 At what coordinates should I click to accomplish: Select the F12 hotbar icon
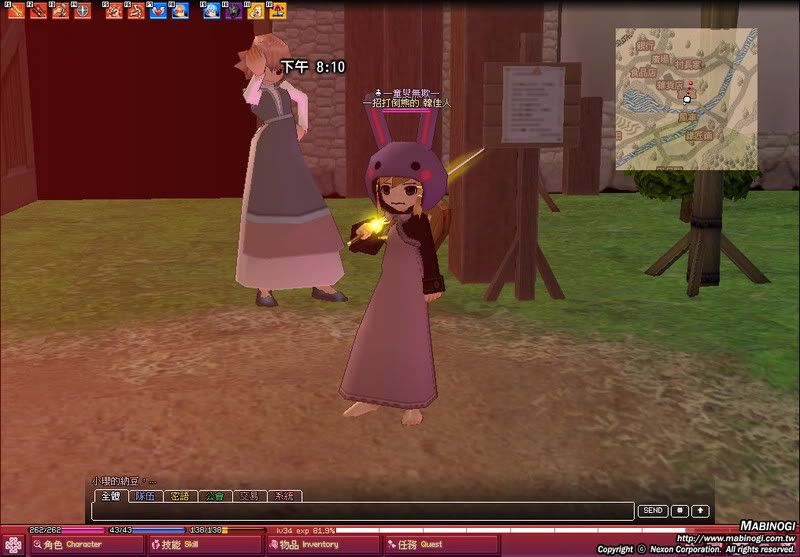pos(277,11)
